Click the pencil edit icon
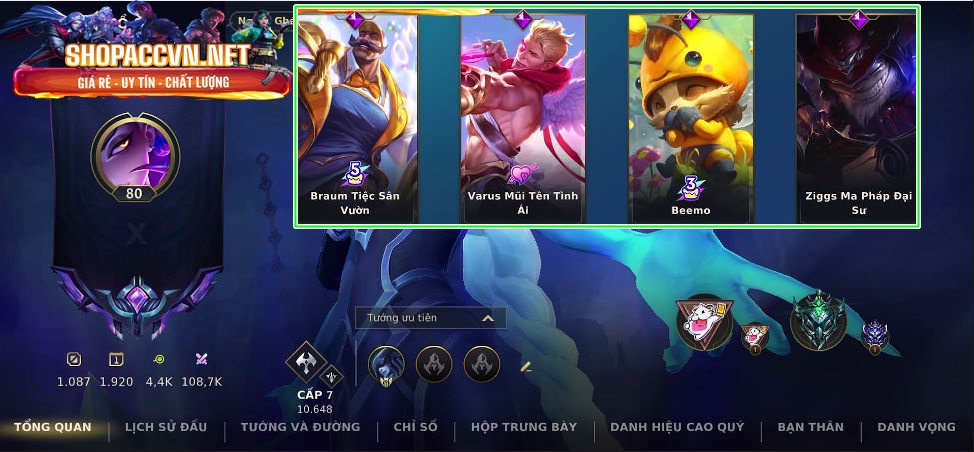 click(x=526, y=367)
